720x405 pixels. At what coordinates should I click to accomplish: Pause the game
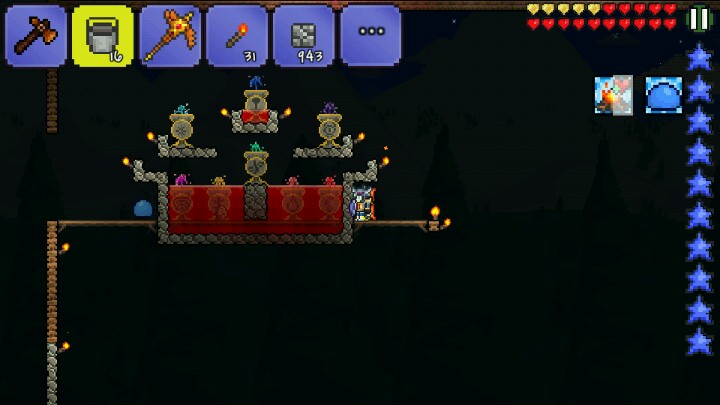700,18
